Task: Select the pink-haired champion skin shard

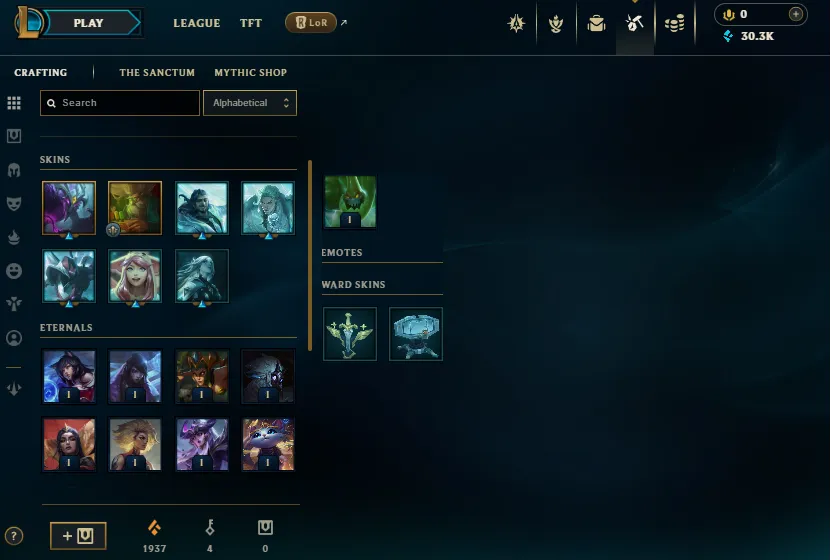Action: [x=135, y=275]
